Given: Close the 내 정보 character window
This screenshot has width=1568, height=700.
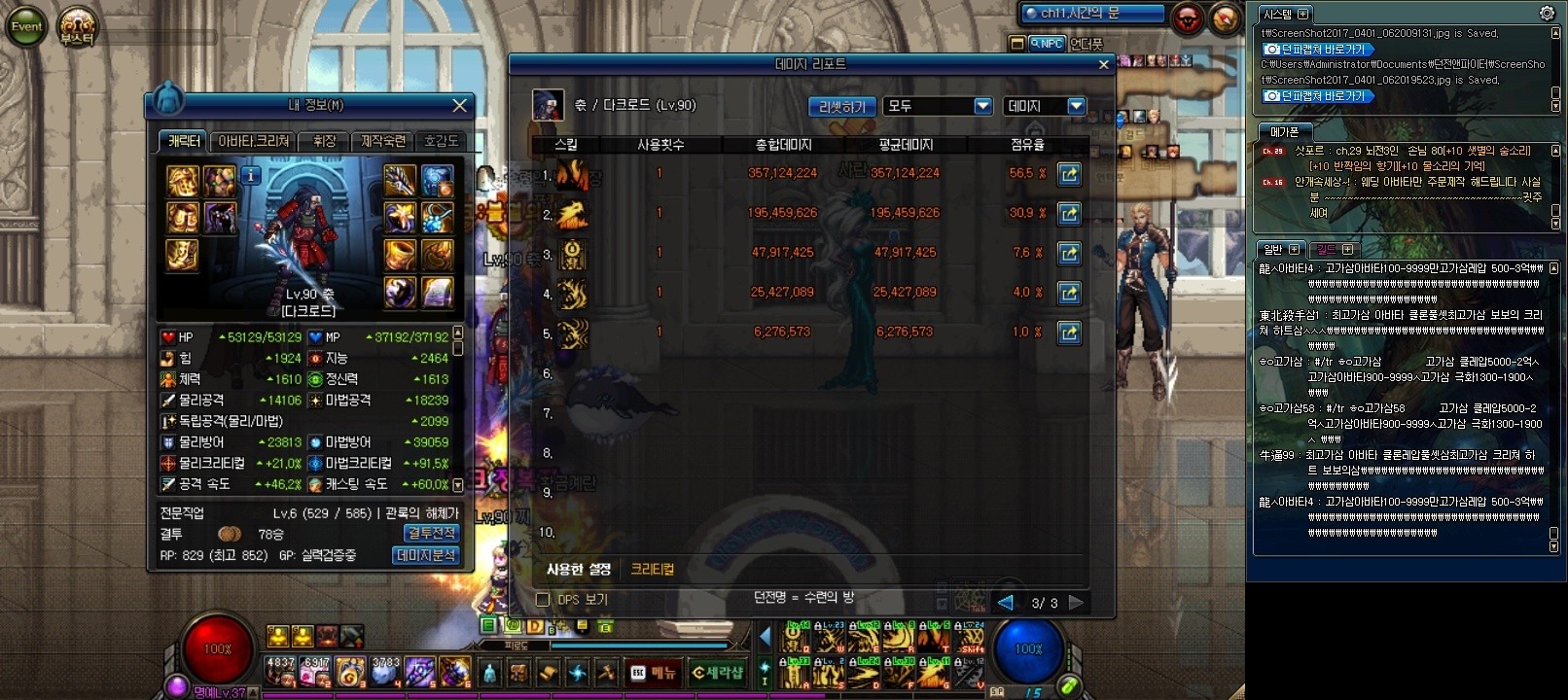Looking at the screenshot, I should tap(460, 105).
